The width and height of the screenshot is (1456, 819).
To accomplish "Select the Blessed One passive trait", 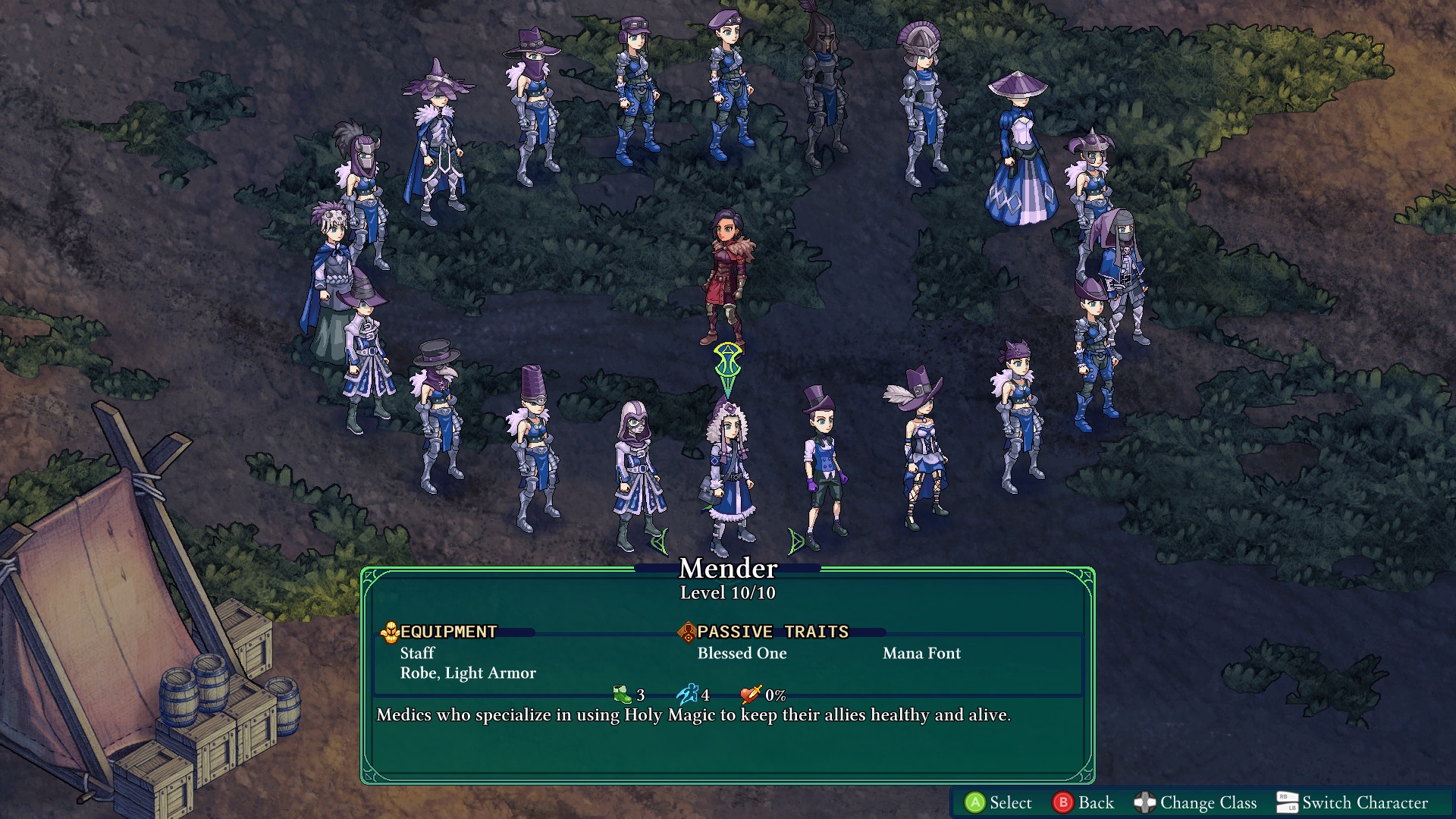I will pos(742,653).
